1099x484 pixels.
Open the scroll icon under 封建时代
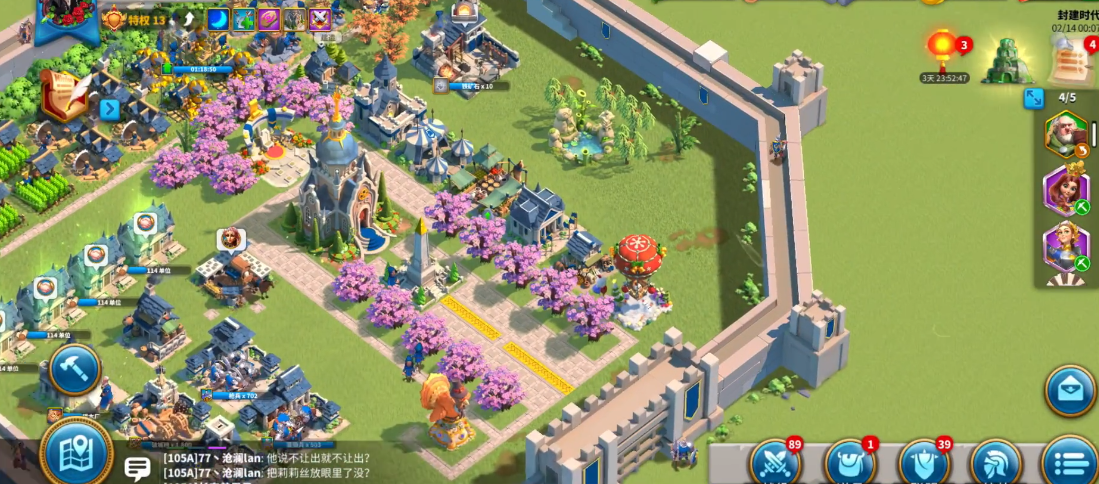click(1070, 62)
